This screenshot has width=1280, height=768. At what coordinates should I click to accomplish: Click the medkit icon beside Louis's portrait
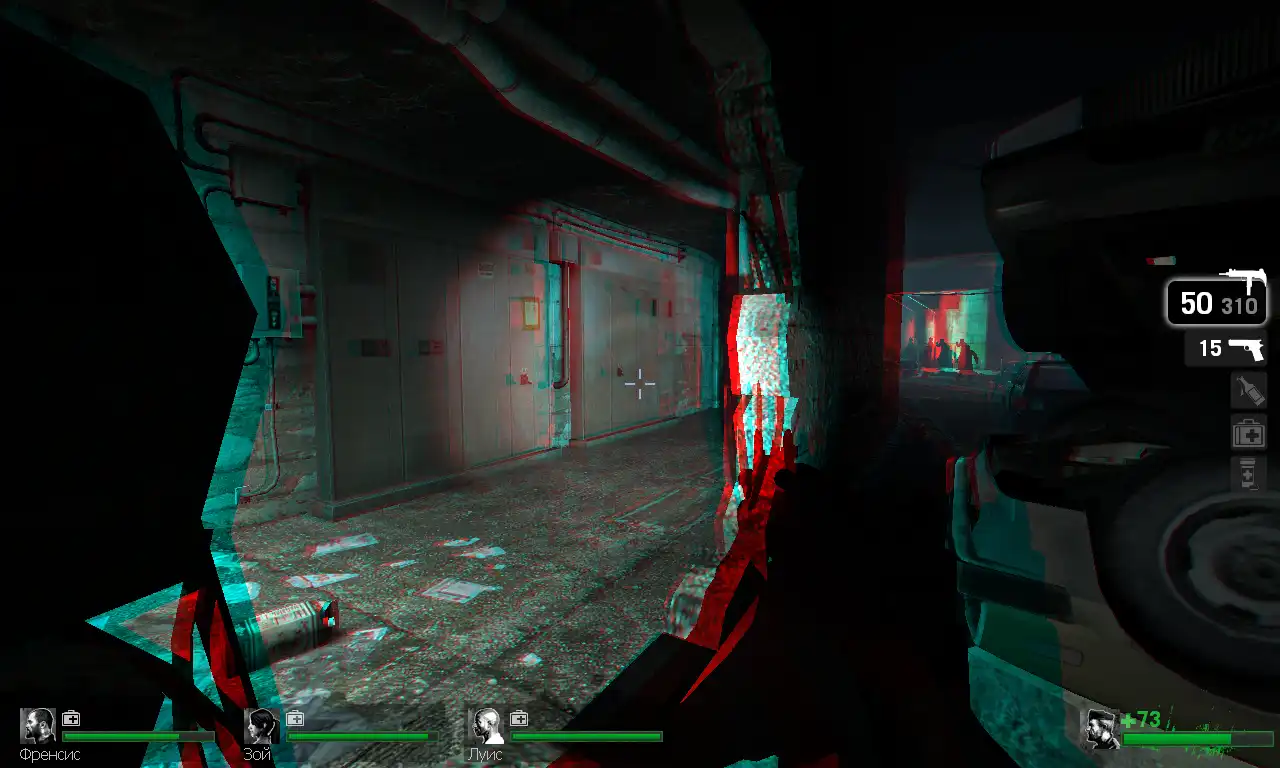pyautogui.click(x=519, y=718)
